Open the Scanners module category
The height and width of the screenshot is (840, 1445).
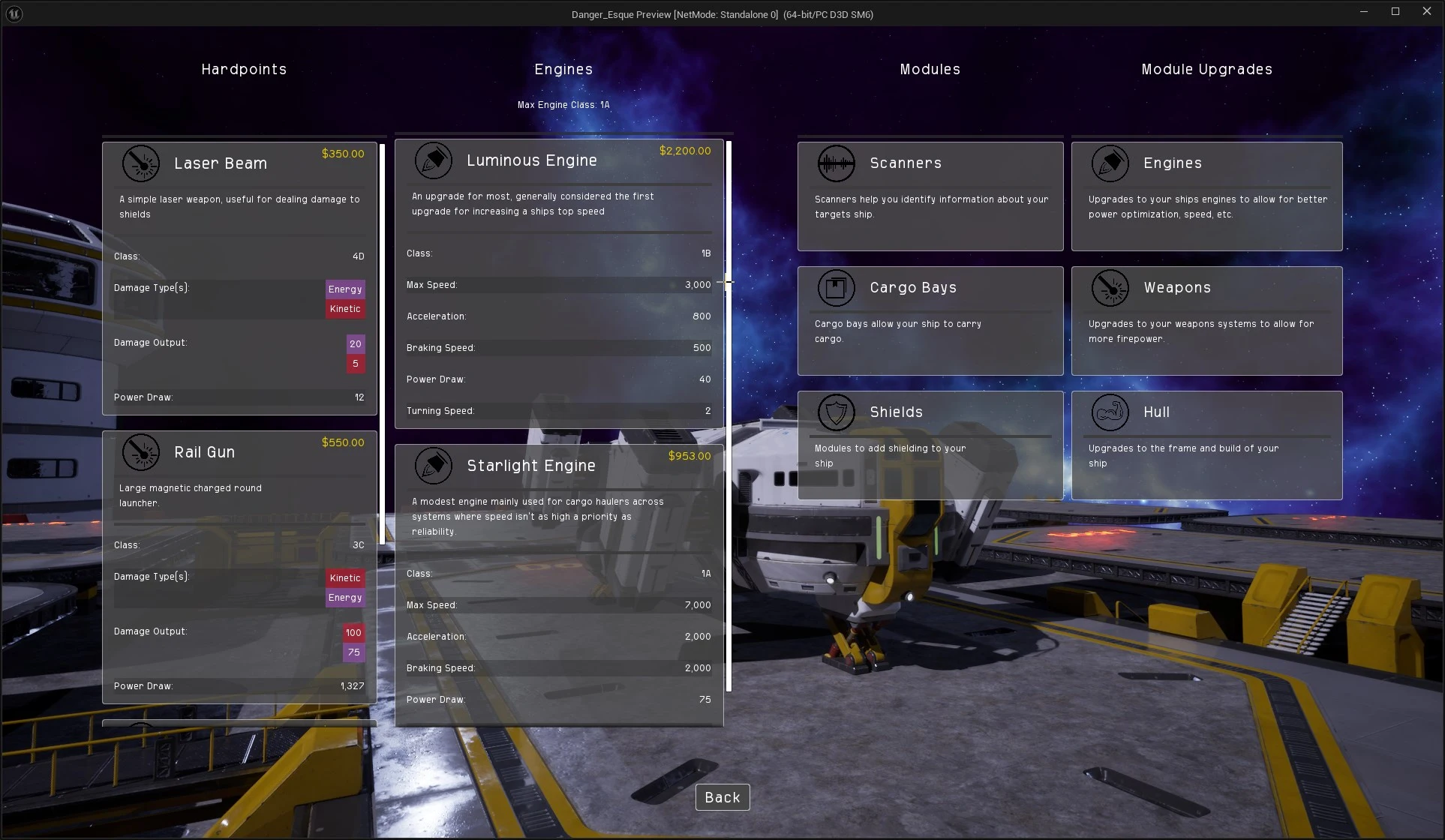click(x=930, y=196)
